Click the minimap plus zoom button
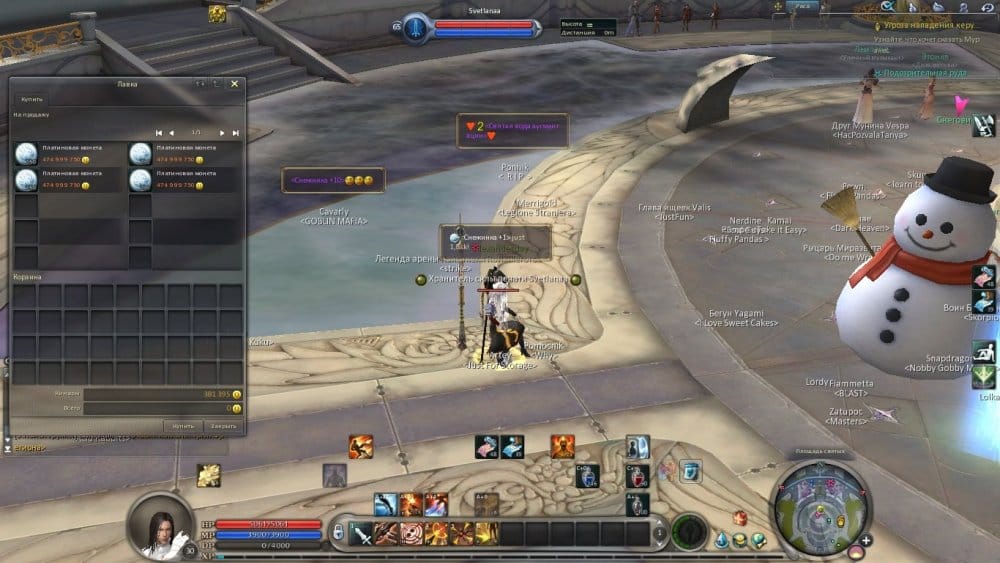 point(866,540)
